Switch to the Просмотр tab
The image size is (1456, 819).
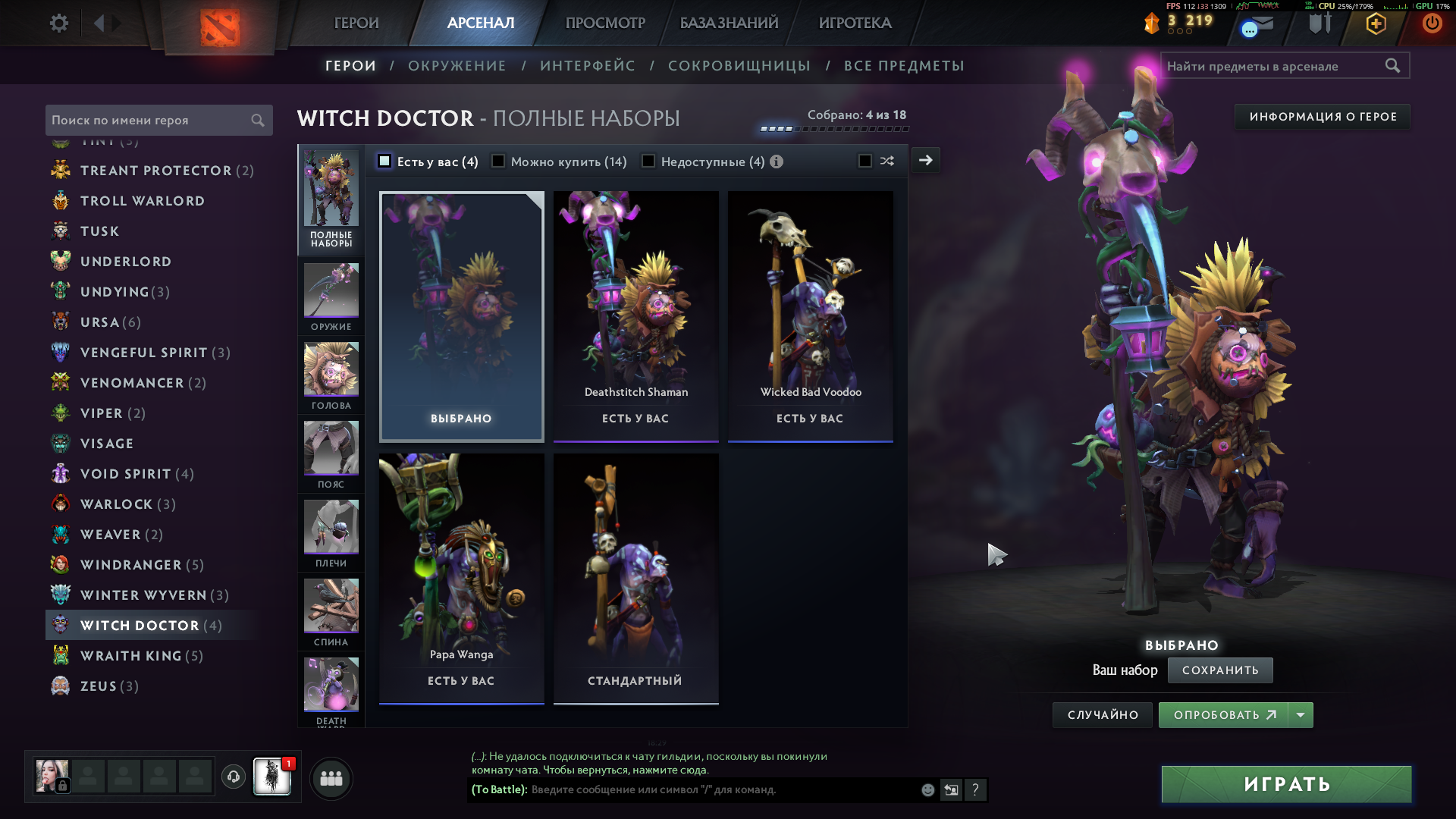[605, 23]
